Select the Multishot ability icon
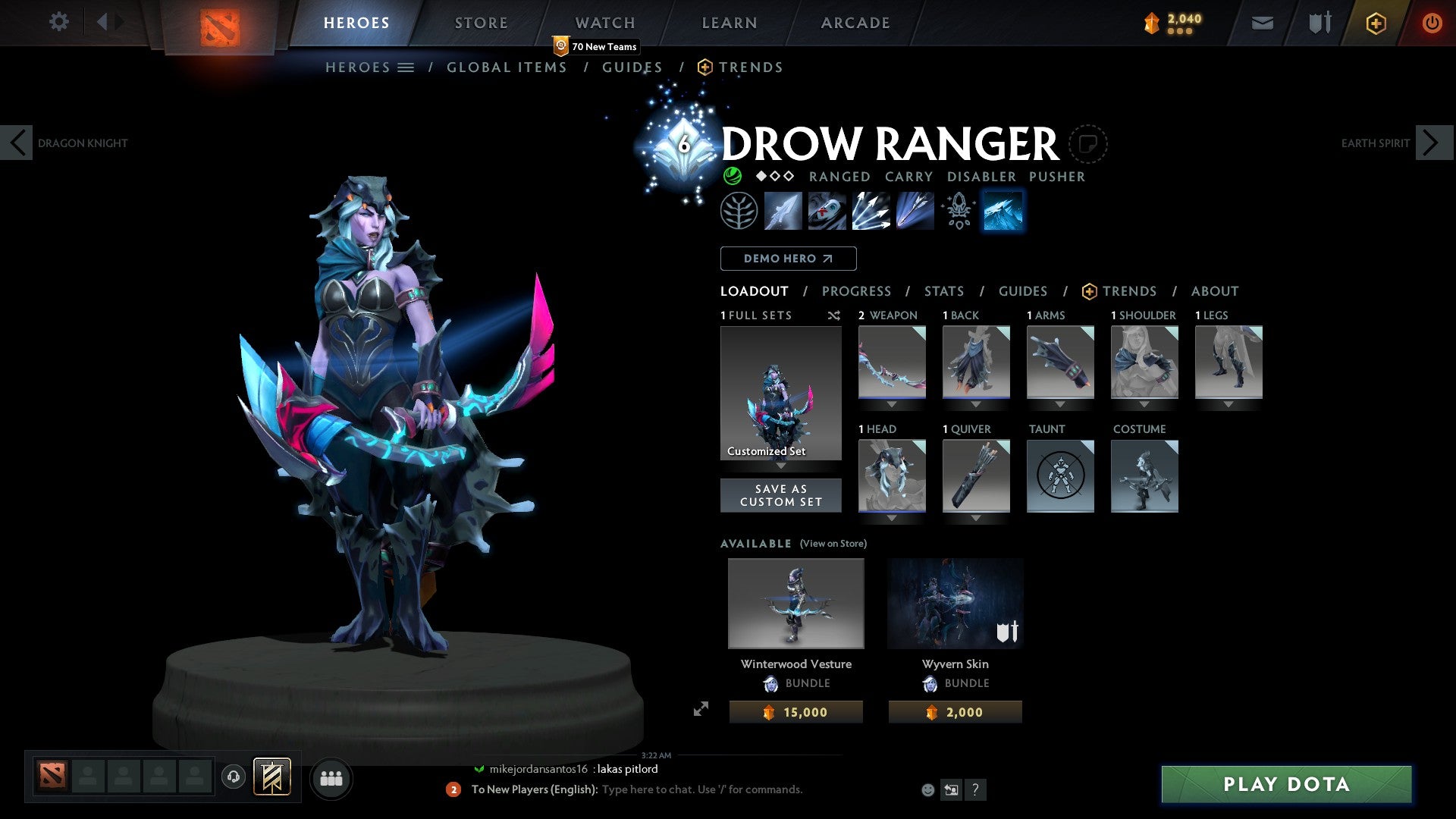1456x819 pixels. 871,211
